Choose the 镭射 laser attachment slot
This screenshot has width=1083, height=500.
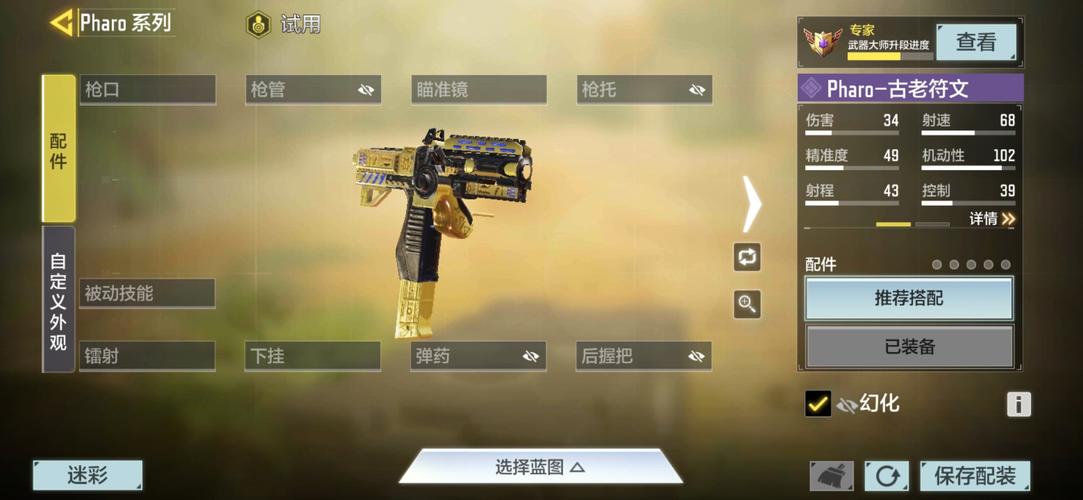point(147,356)
